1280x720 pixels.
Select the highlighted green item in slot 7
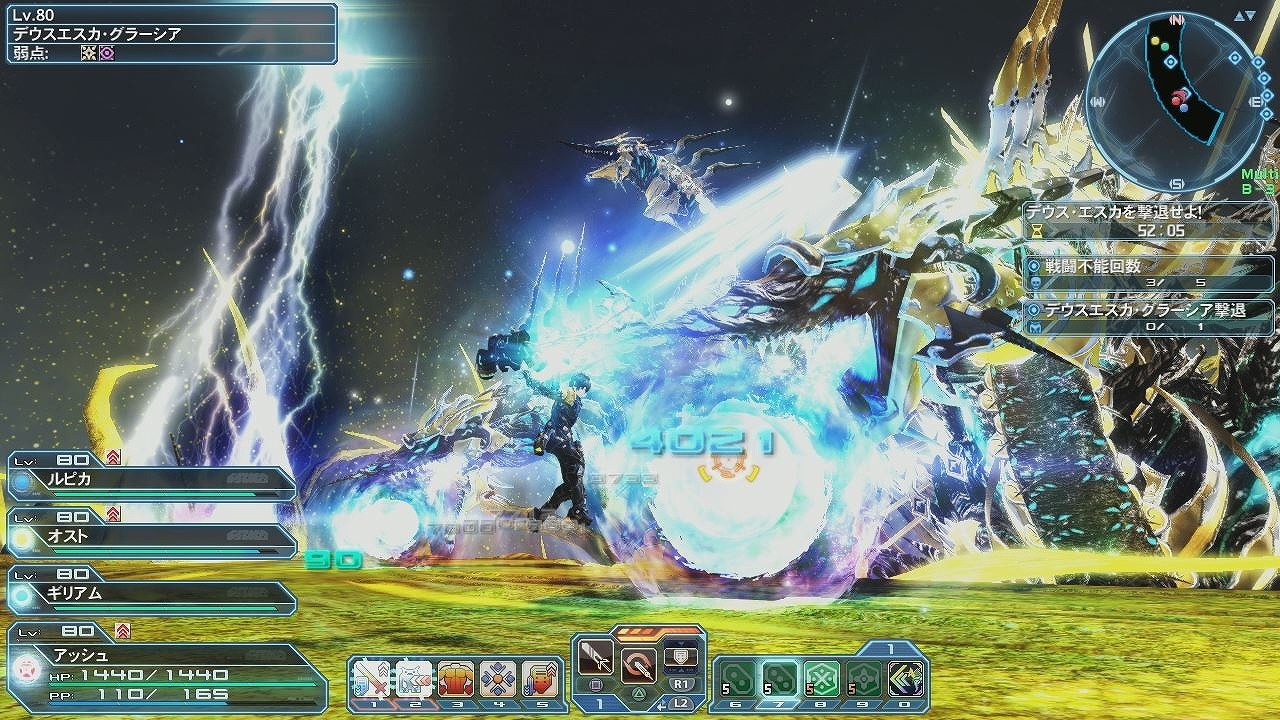point(780,679)
